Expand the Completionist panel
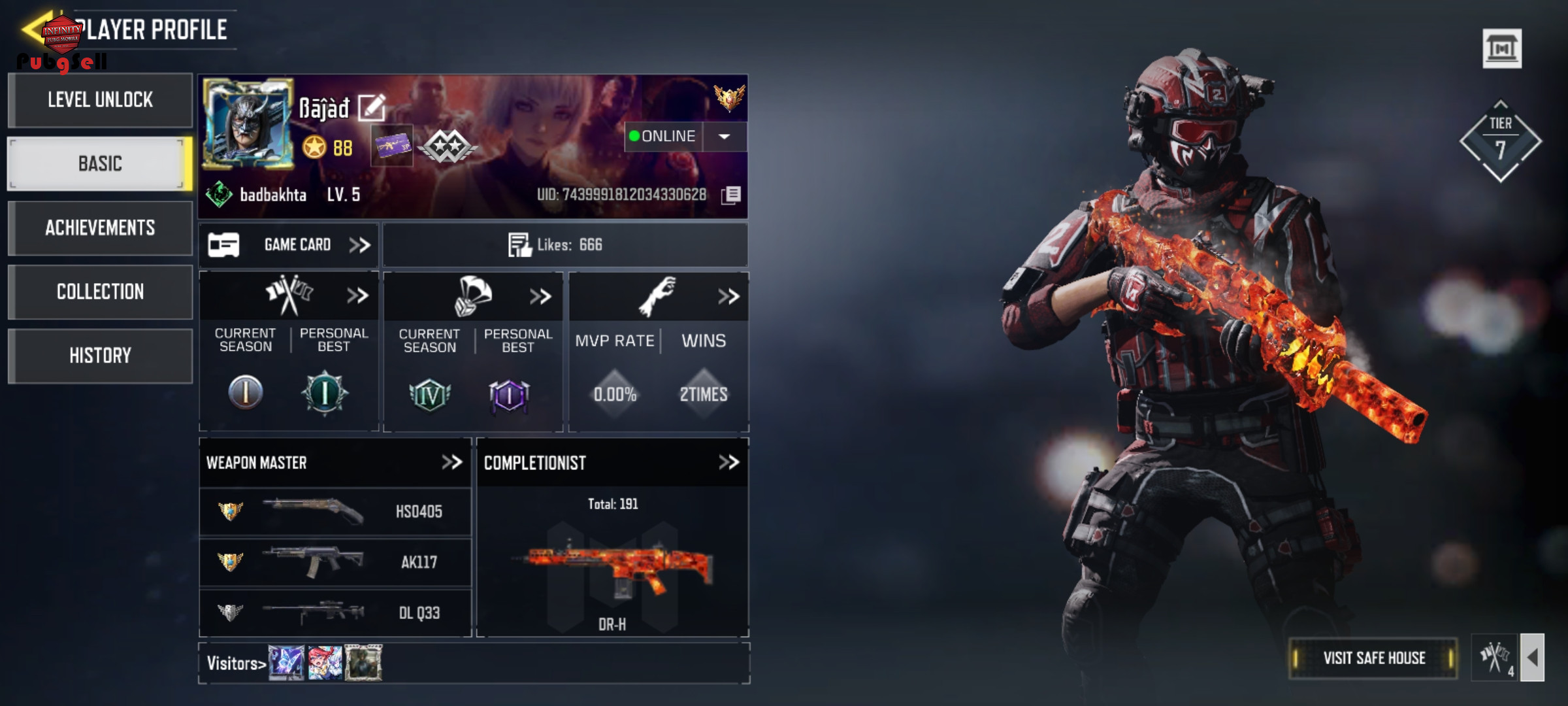This screenshot has height=706, width=1568. click(728, 463)
